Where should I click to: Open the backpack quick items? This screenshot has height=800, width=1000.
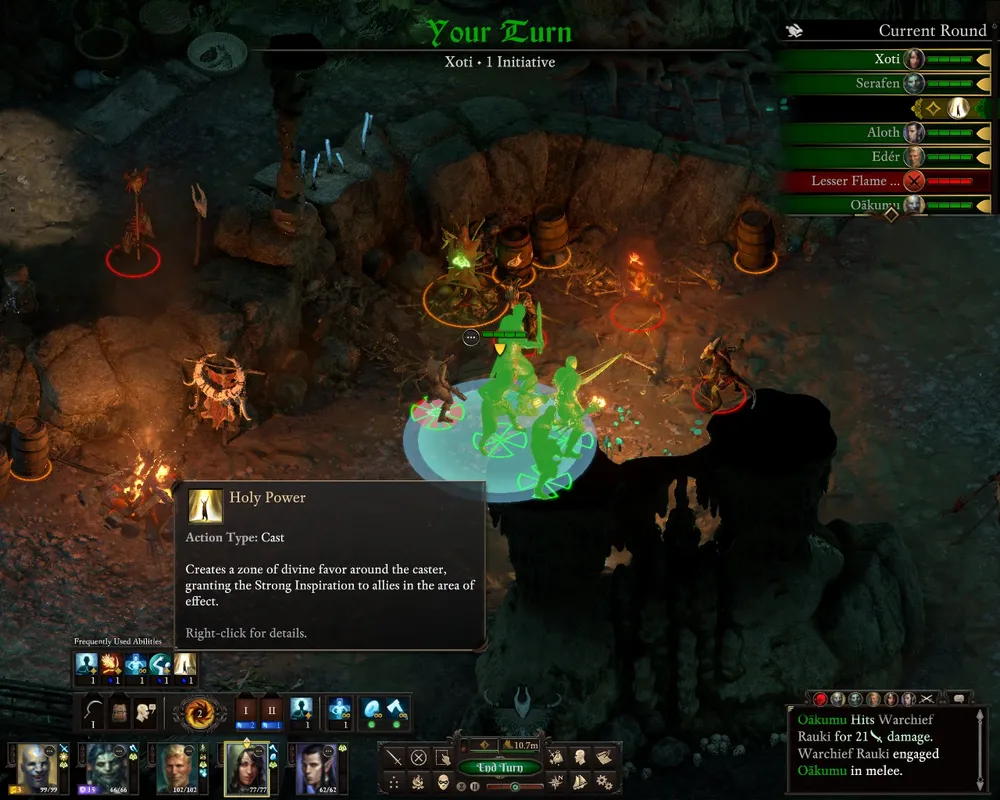click(x=121, y=711)
